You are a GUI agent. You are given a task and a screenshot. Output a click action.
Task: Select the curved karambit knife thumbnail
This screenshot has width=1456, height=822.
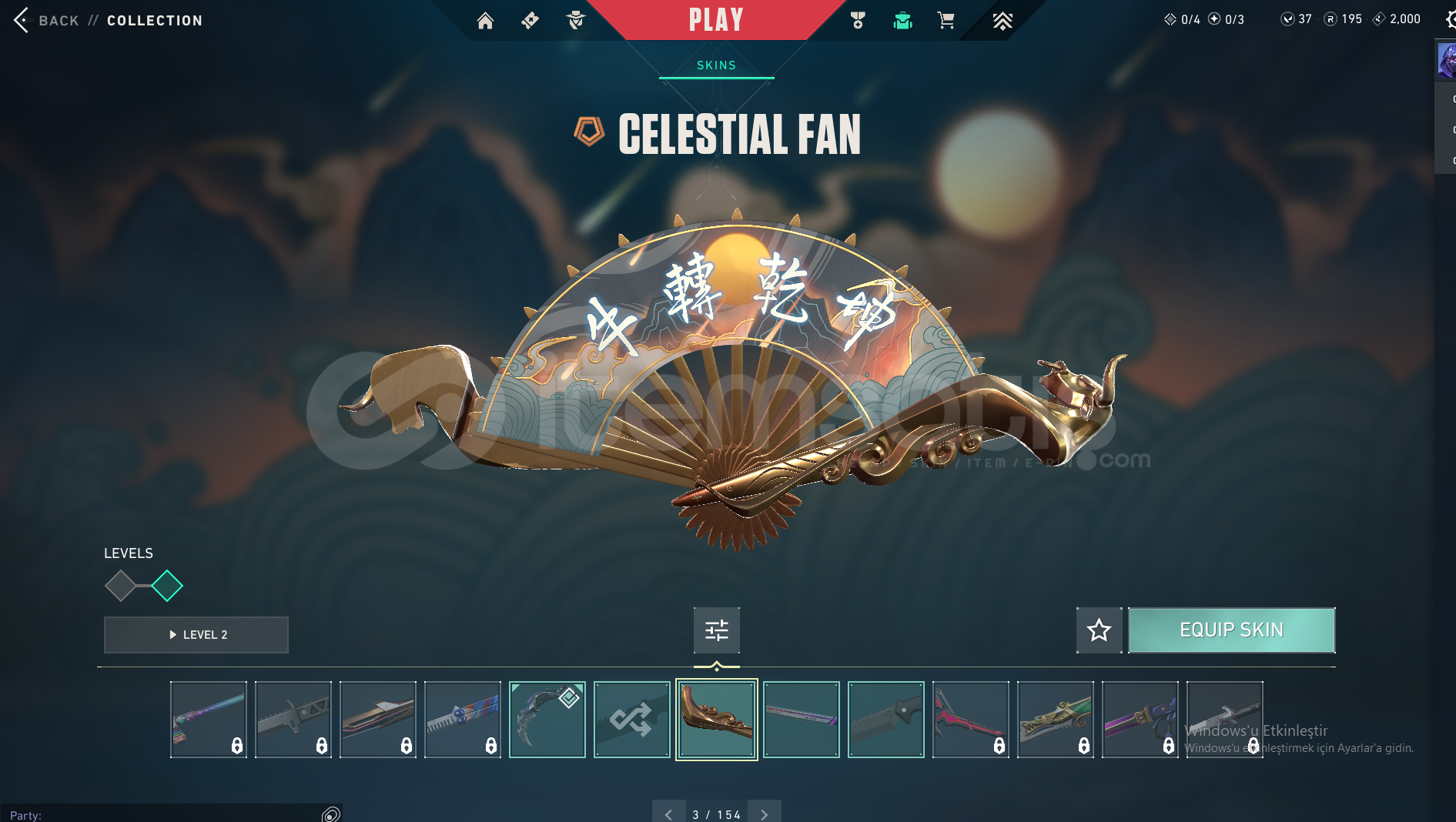pos(547,720)
